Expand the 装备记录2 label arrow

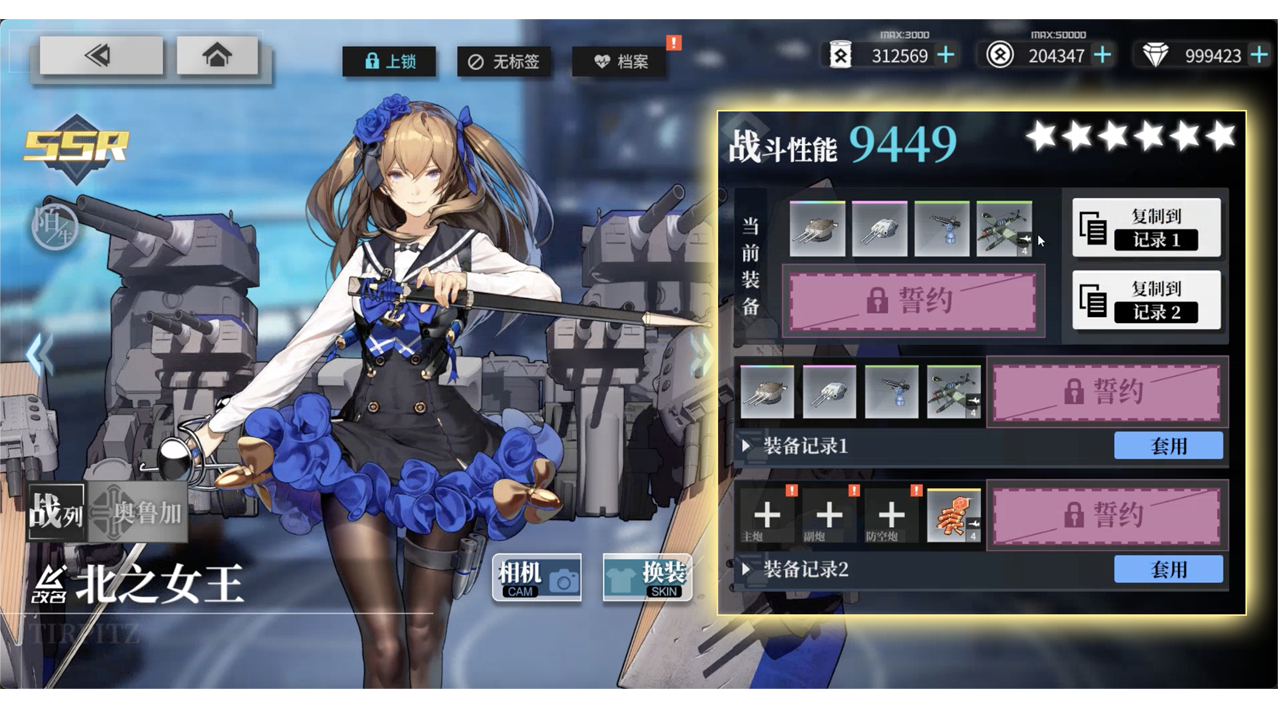[x=746, y=570]
